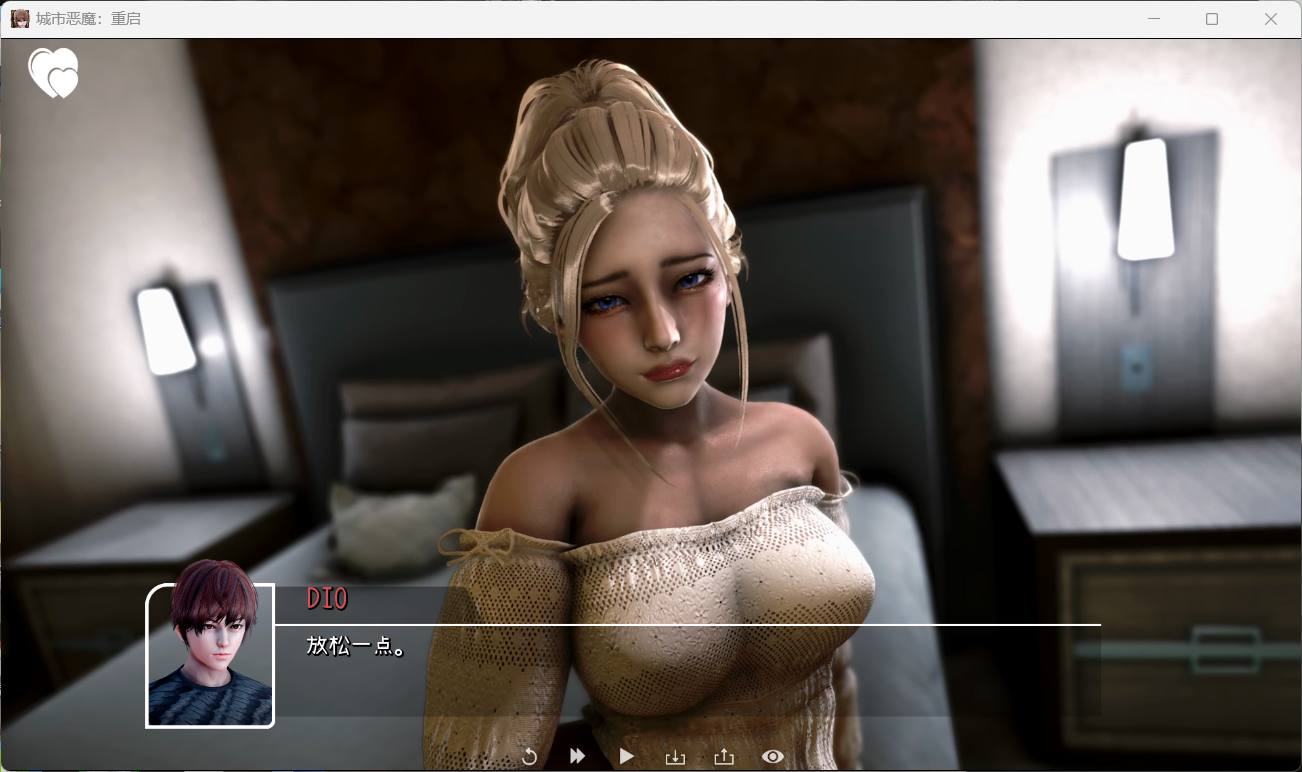Select the fast-forward skip icon
The width and height of the screenshot is (1302, 772).
pyautogui.click(x=577, y=757)
